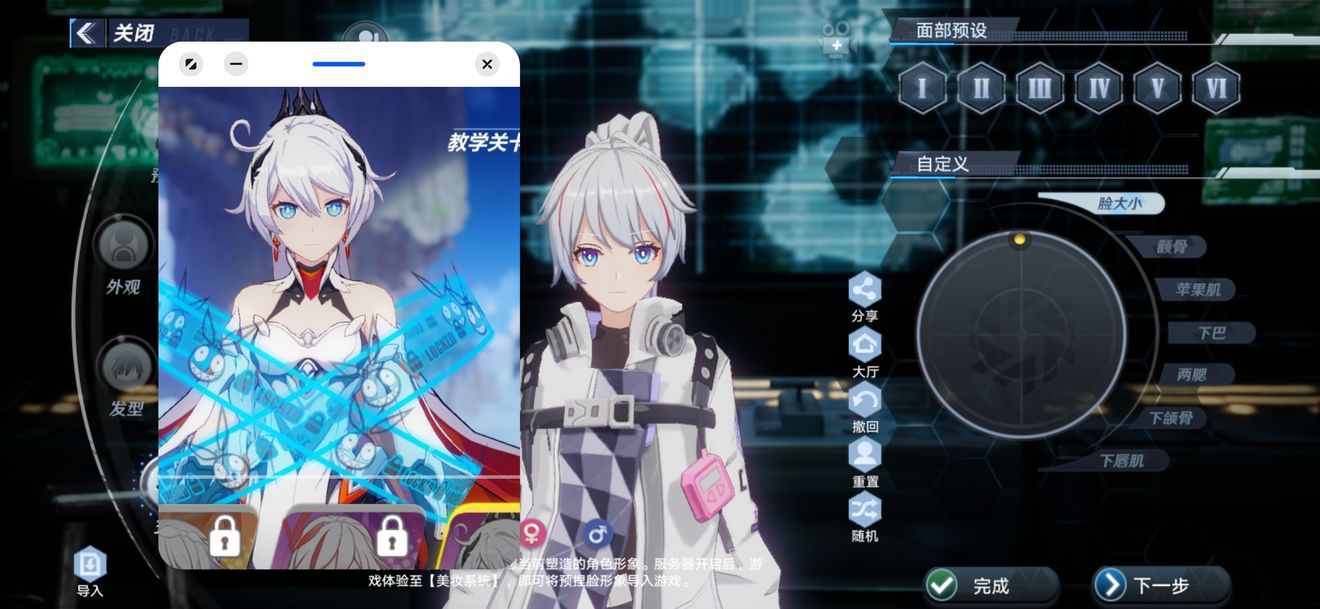Viewport: 1320px width, 609px height.
Task: Open the 下巴 adjustment option
Action: 1211,333
